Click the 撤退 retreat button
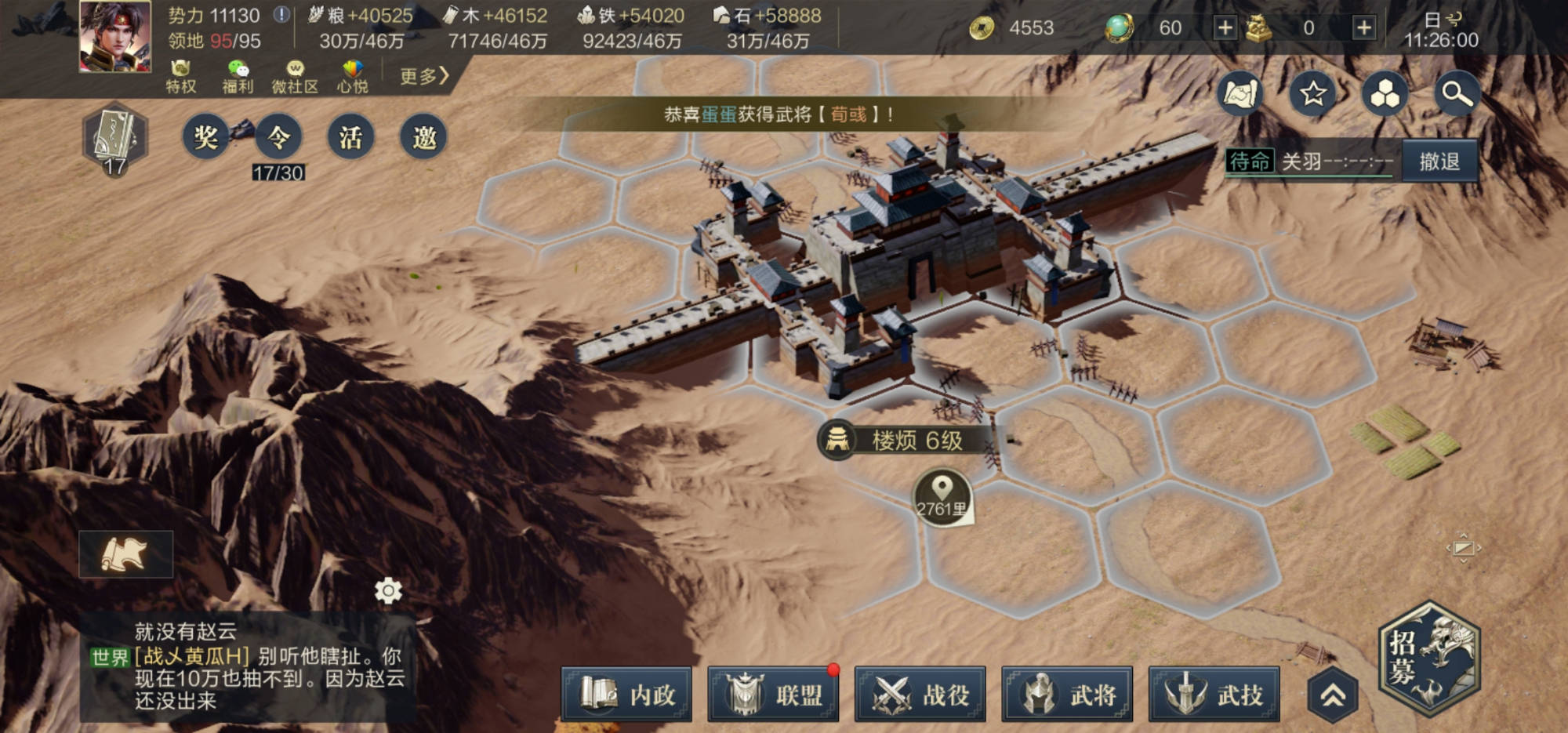1568x733 pixels. [x=1439, y=161]
